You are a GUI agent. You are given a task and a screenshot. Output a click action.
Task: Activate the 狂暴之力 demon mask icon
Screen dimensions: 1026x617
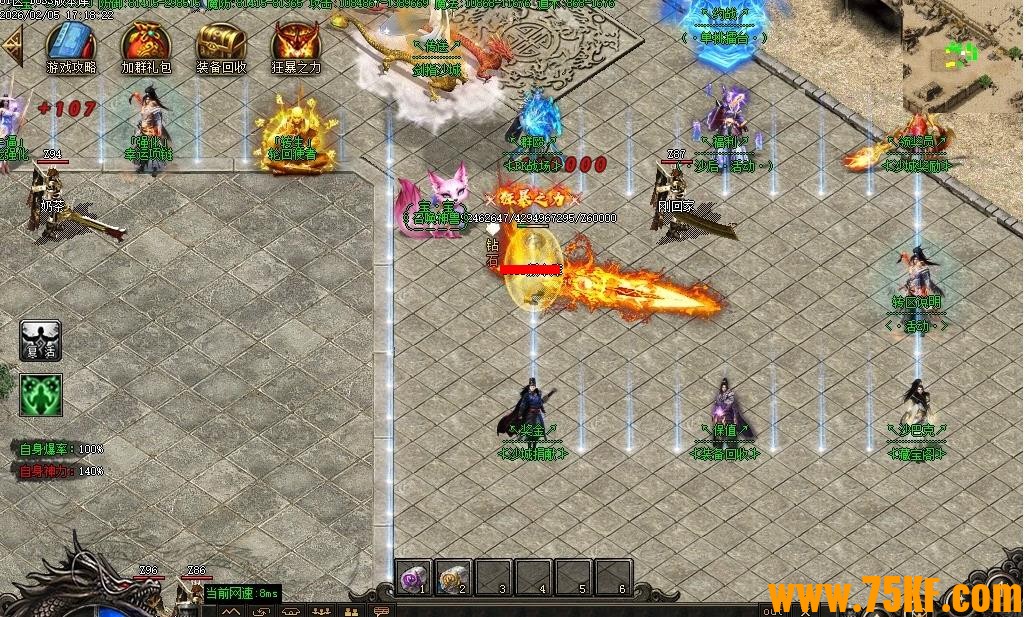(296, 44)
